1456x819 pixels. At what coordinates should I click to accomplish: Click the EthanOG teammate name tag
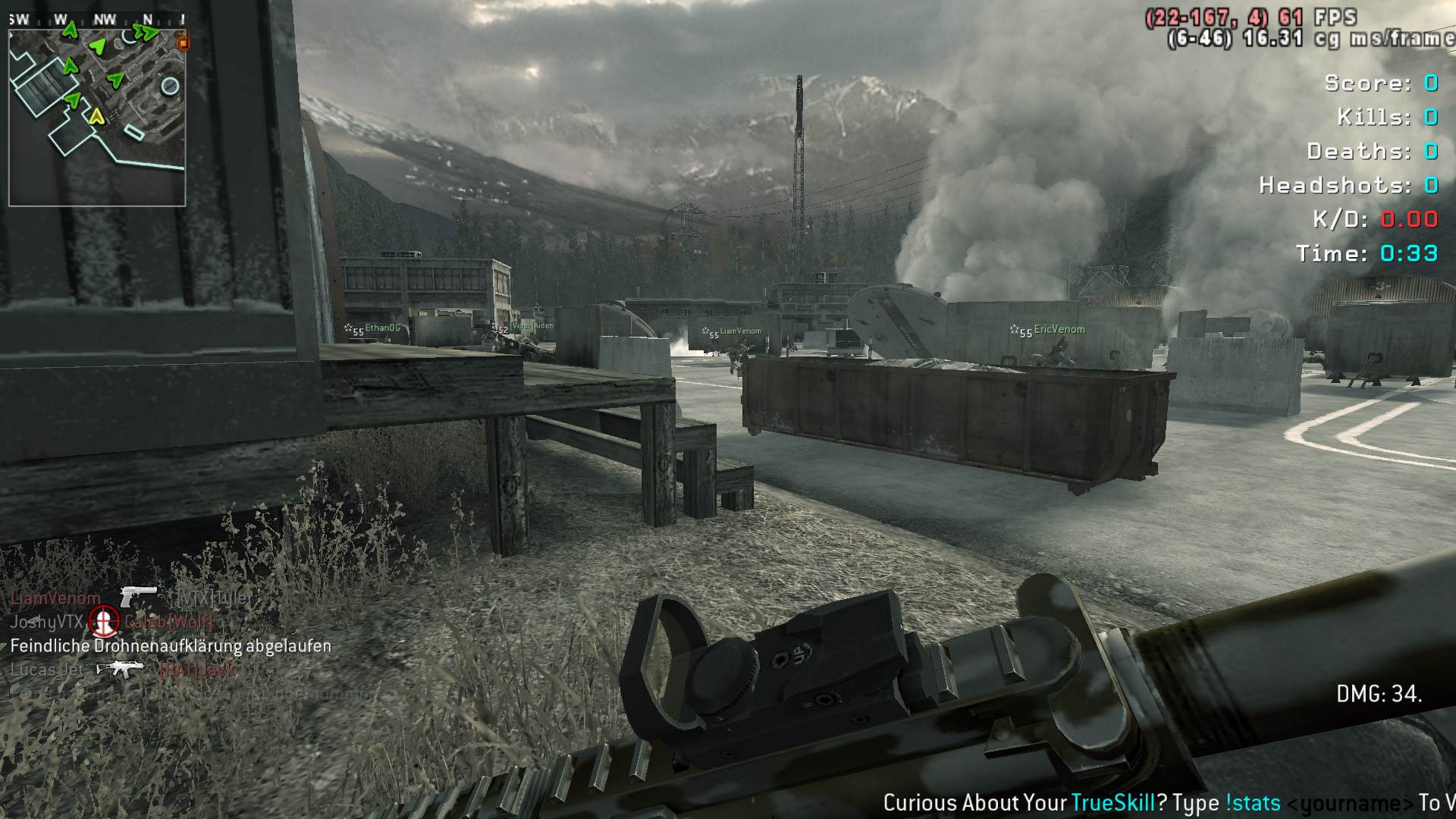(x=382, y=328)
